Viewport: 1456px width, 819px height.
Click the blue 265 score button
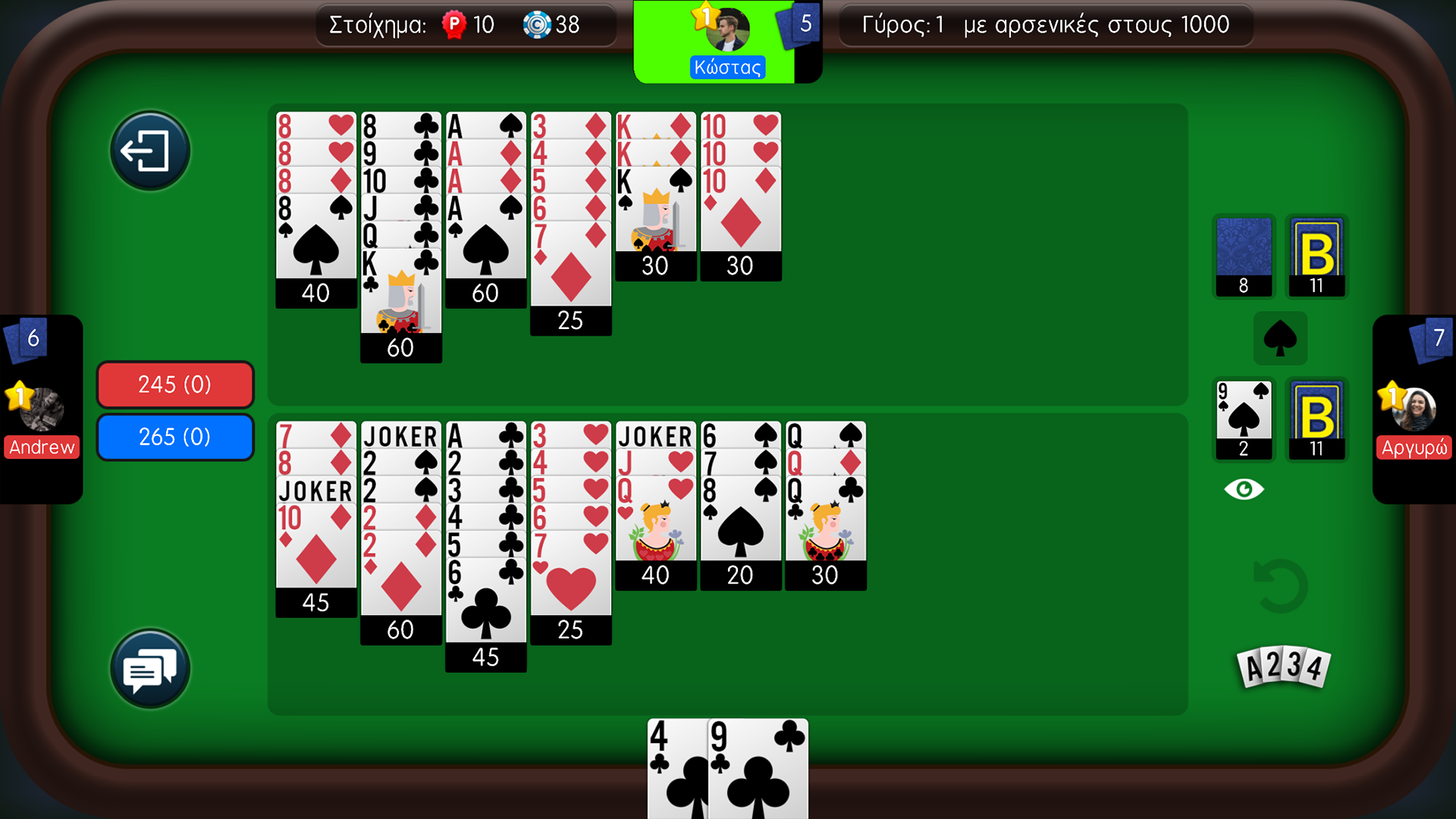[174, 437]
